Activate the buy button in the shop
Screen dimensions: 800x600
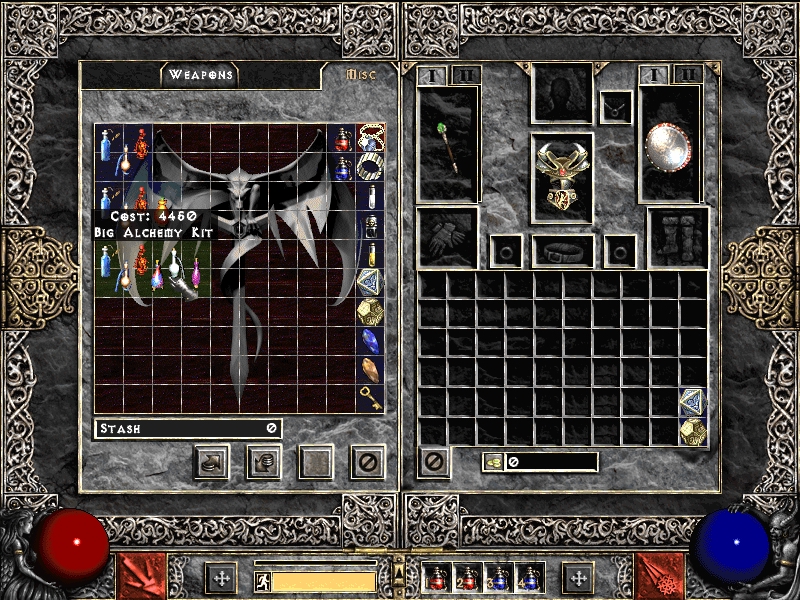tap(212, 462)
